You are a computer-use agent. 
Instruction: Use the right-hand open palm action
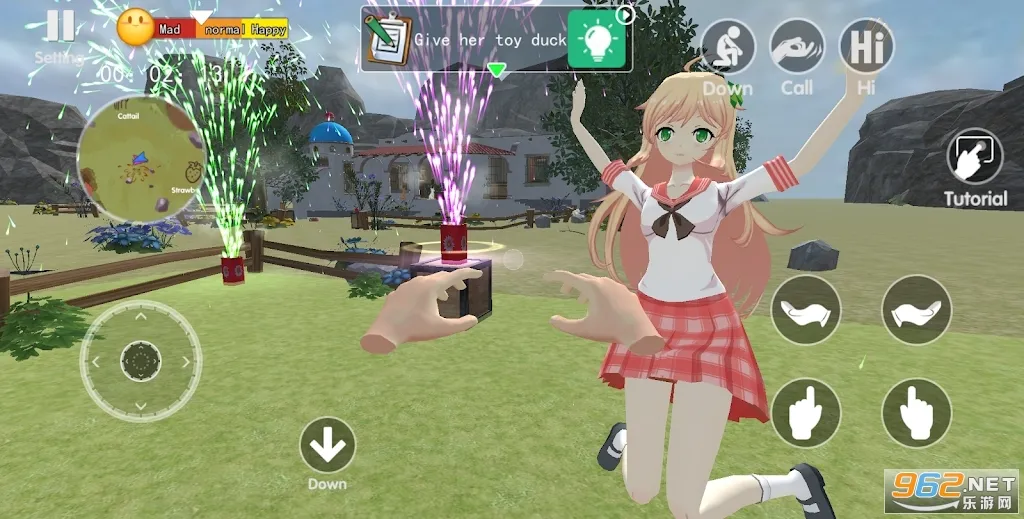916,310
